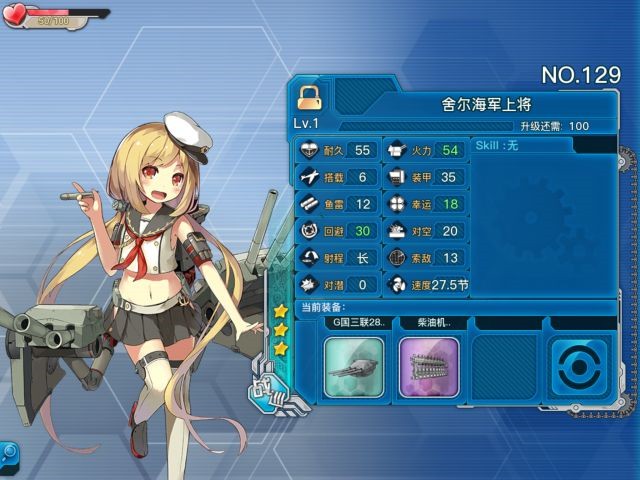This screenshot has width=640, height=480.
Task: Select the G国三联28 triple gun equipment slot
Action: pyautogui.click(x=354, y=367)
